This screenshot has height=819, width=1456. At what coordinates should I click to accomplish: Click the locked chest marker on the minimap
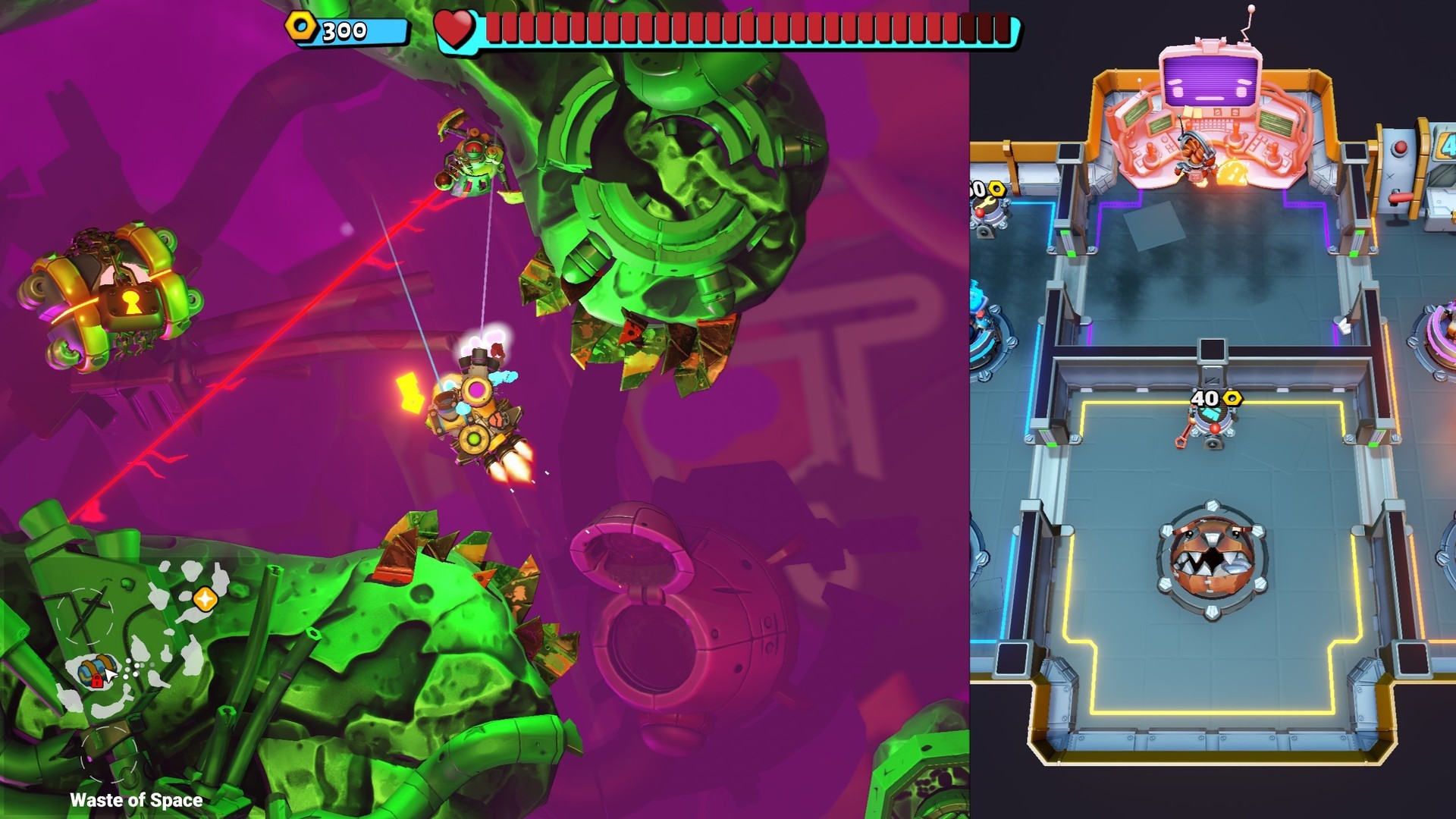93,670
